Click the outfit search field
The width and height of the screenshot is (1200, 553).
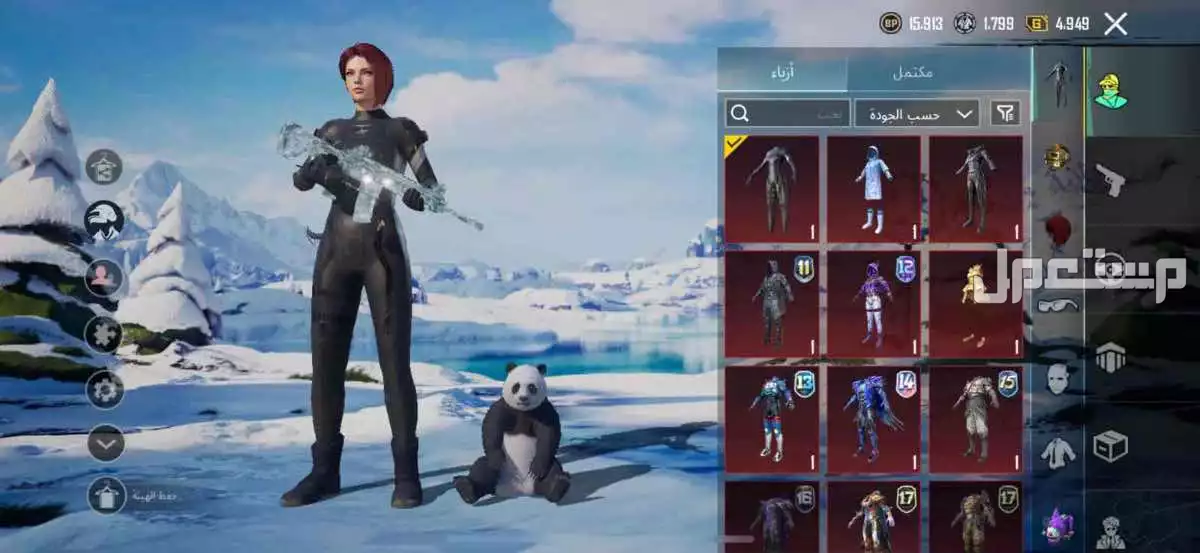pyautogui.click(x=787, y=113)
